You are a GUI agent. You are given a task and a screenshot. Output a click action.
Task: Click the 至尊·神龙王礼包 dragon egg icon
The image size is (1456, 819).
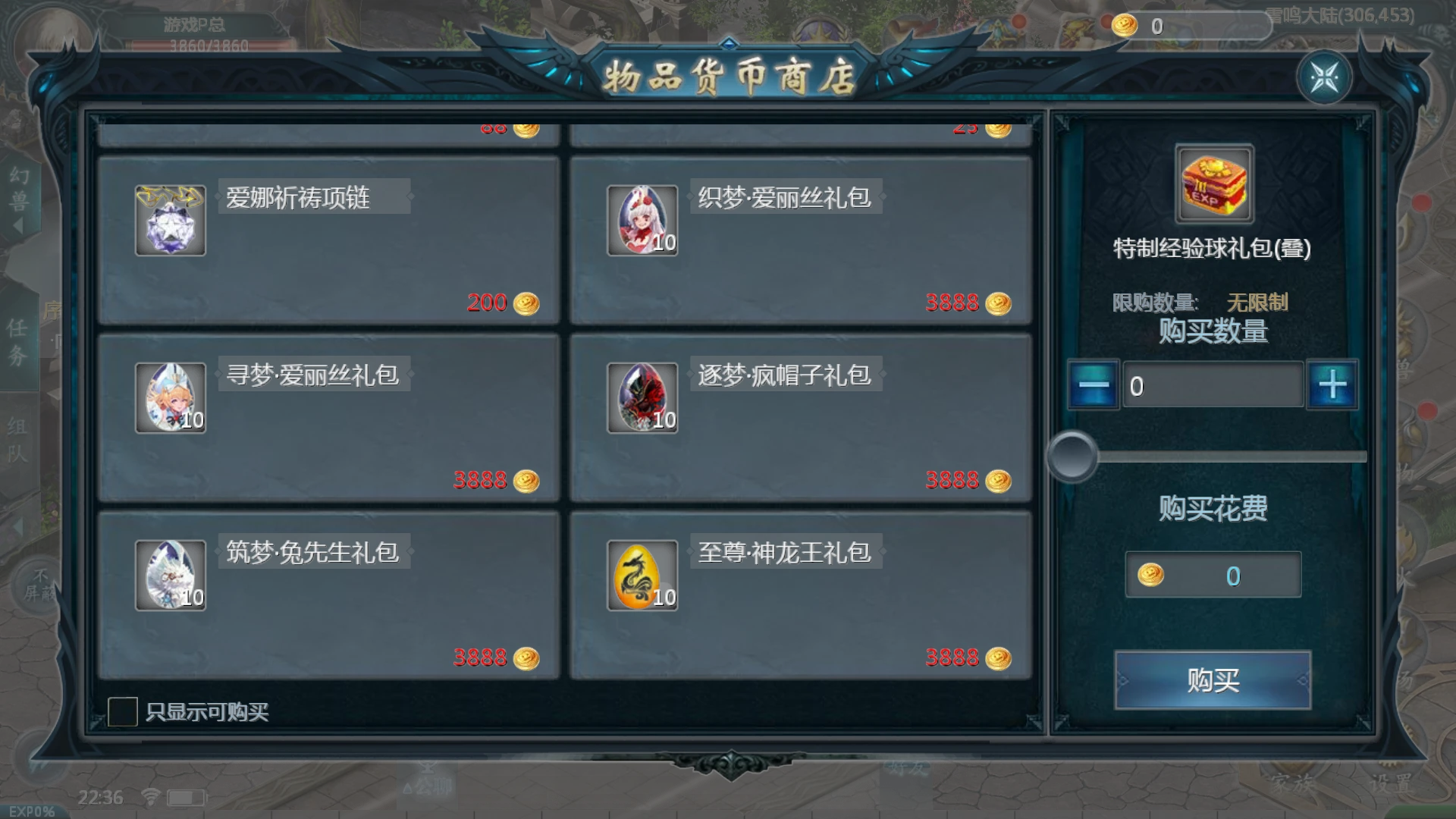tap(642, 574)
